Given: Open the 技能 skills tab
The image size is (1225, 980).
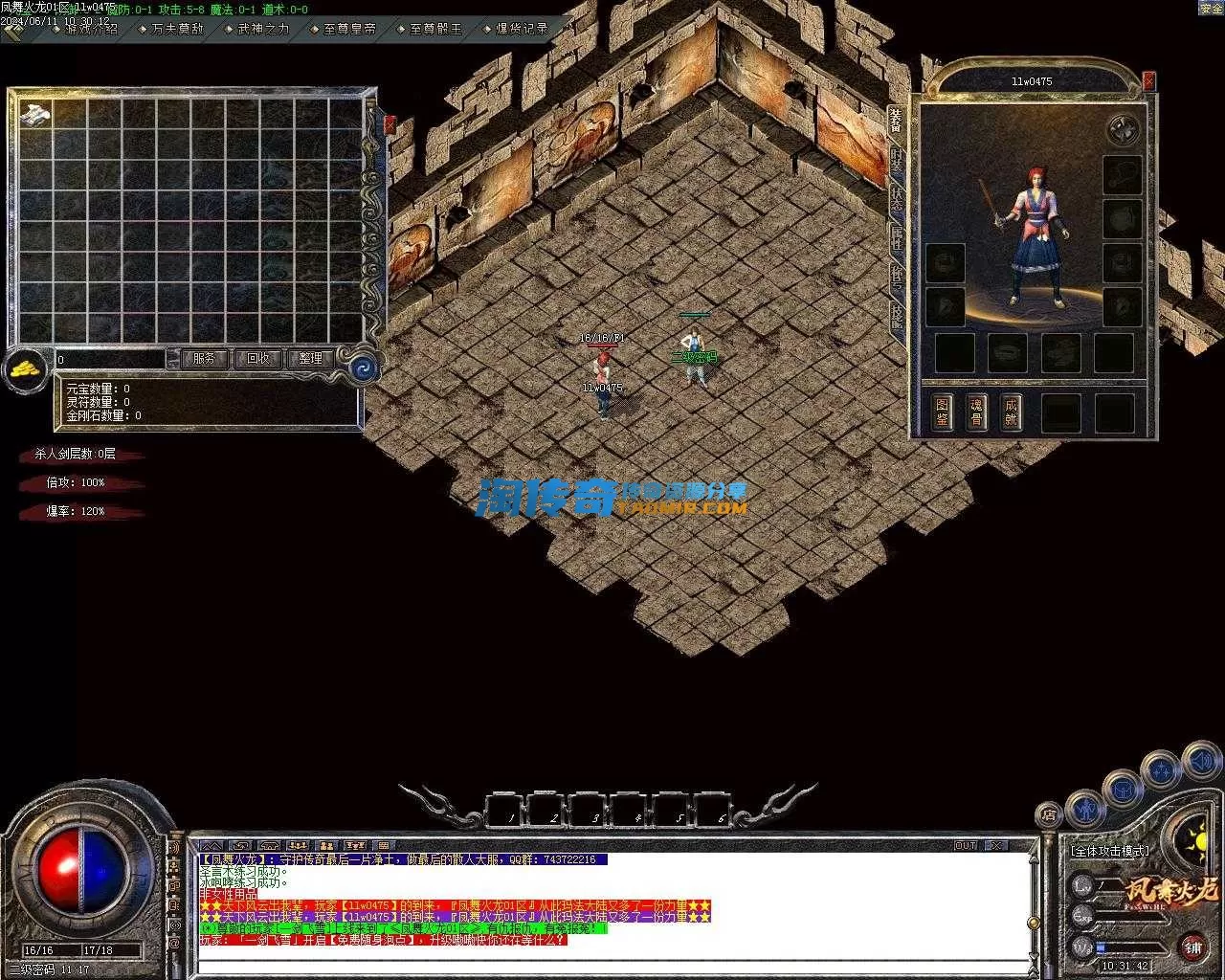Looking at the screenshot, I should point(897,316).
